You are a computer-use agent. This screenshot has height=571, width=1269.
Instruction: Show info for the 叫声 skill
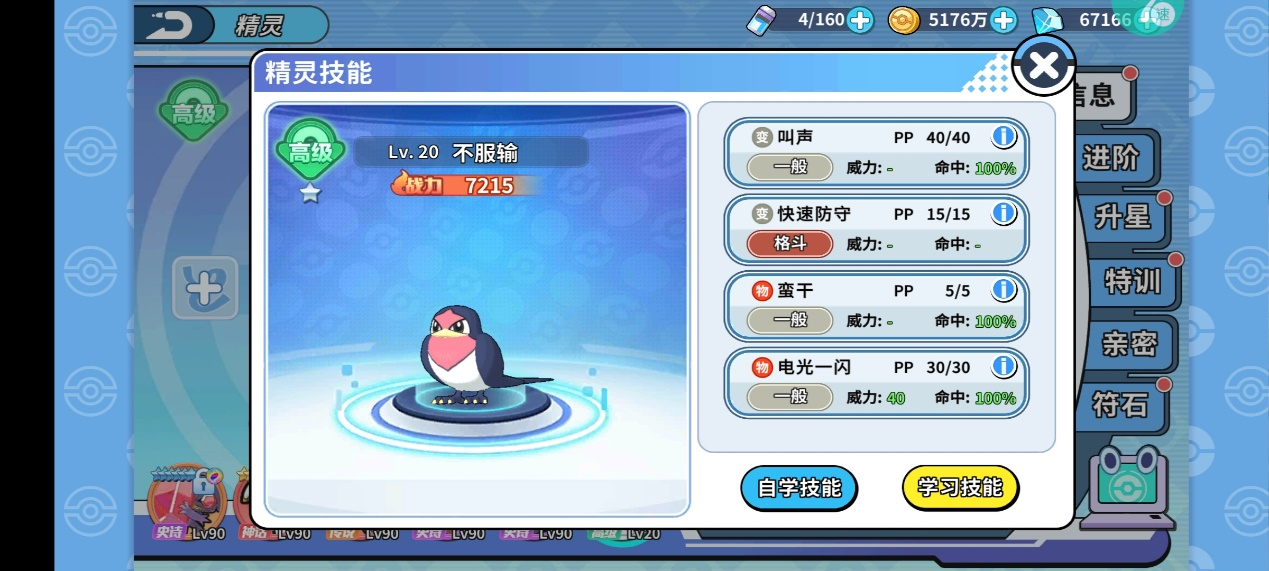pyautogui.click(x=1003, y=137)
